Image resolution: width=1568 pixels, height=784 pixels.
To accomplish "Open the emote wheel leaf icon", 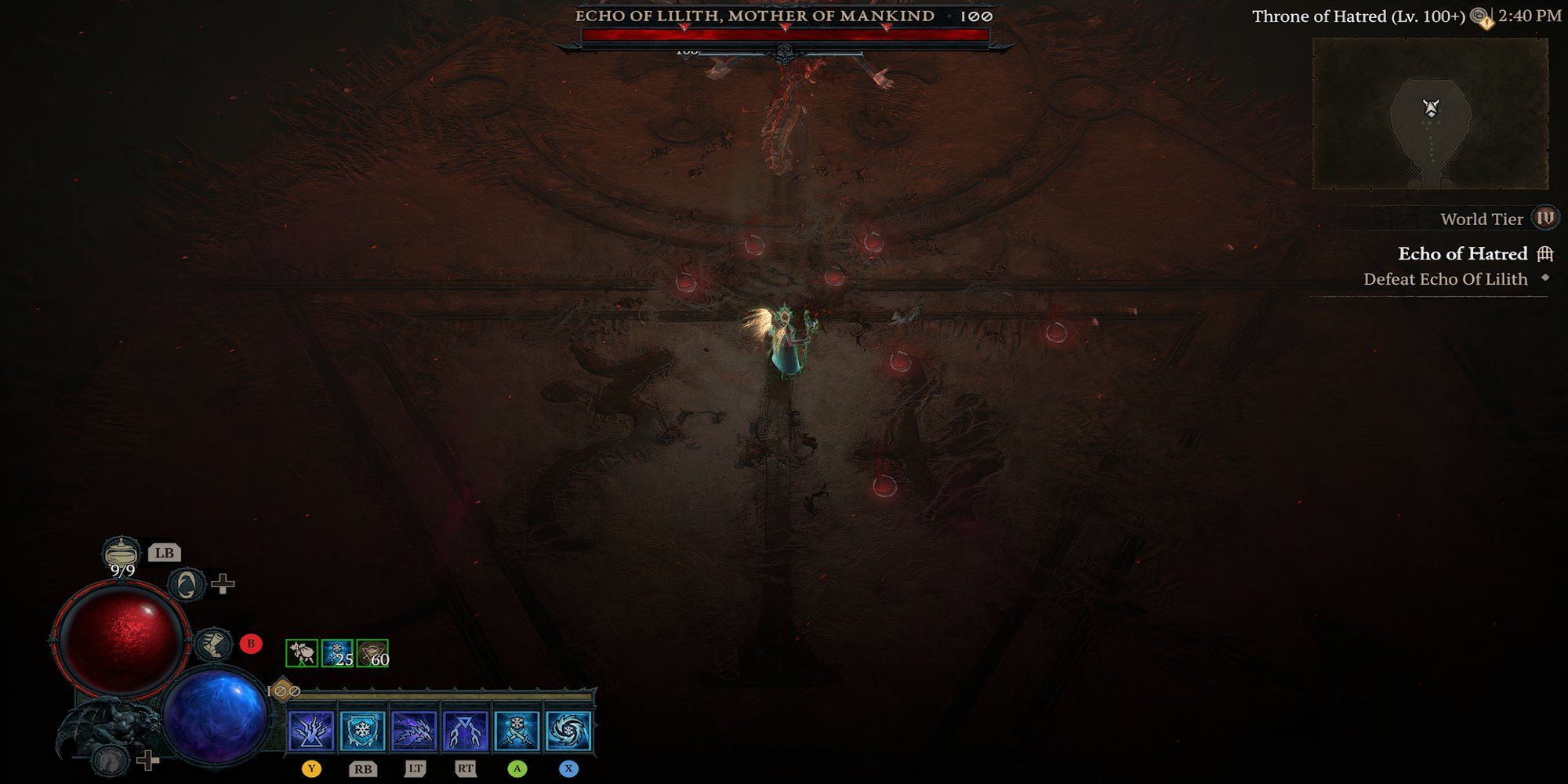I will pyautogui.click(x=187, y=584).
